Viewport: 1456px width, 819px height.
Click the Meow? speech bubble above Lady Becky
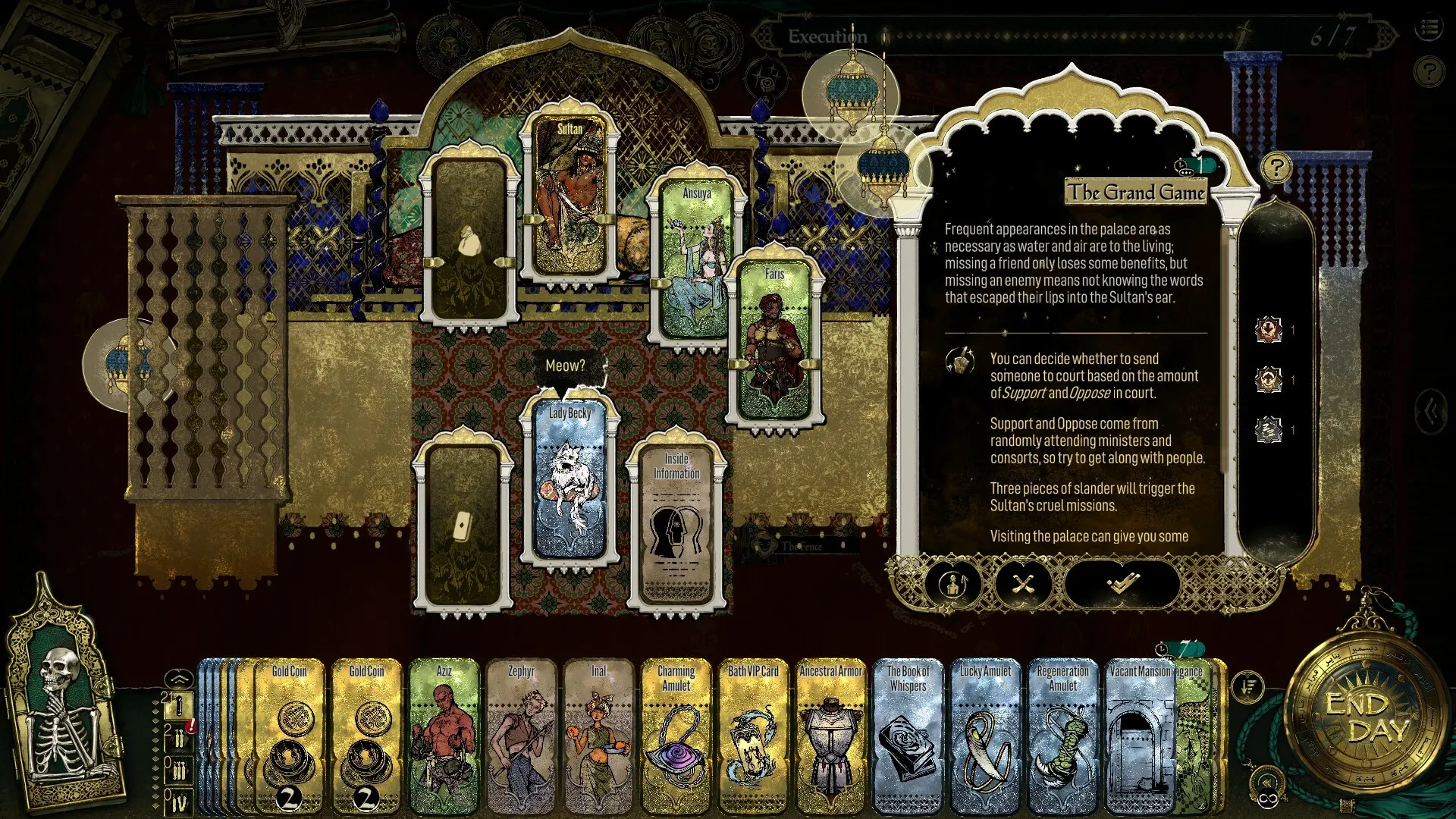[565, 364]
